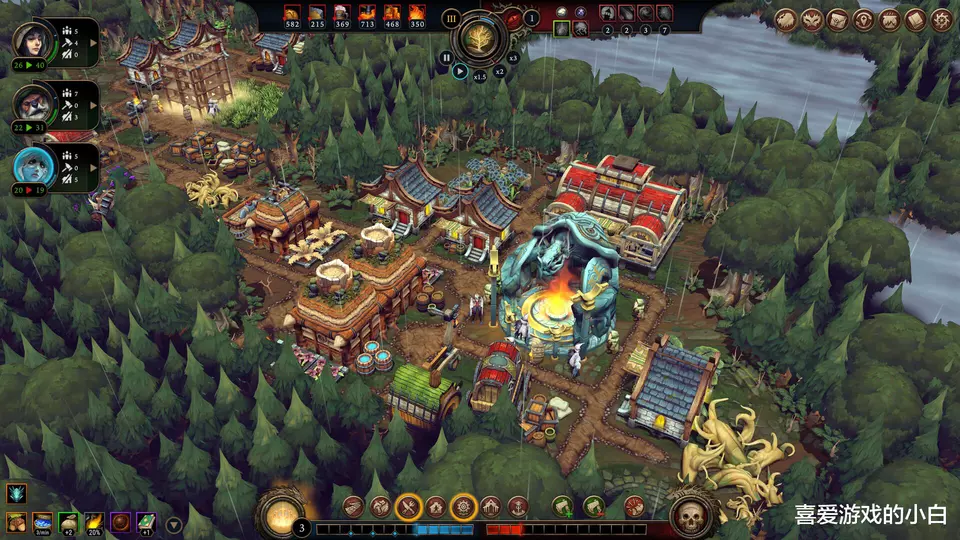Click the red-highlighted flame resource showing 350

point(417,16)
